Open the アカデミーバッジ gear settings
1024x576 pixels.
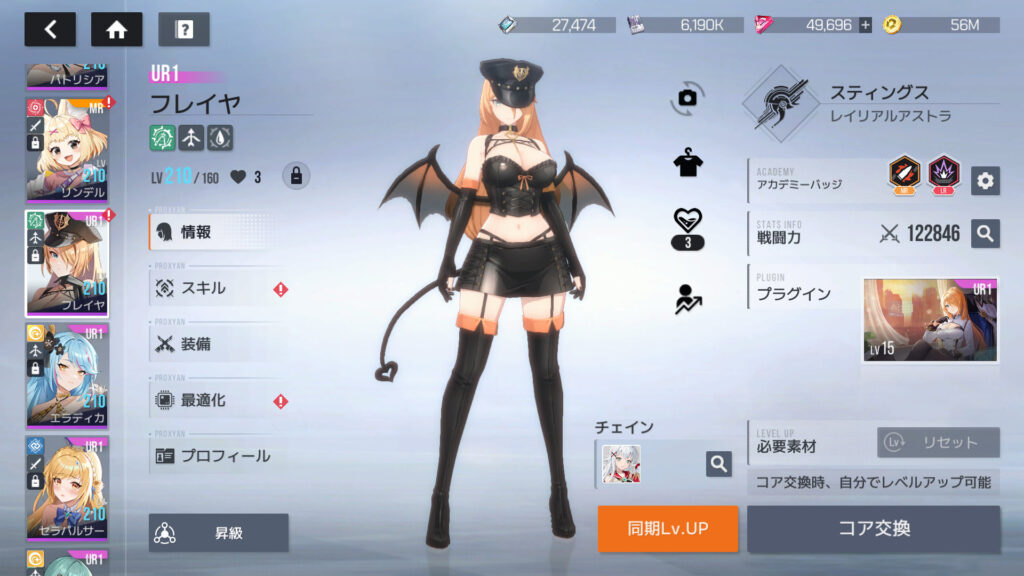[985, 180]
